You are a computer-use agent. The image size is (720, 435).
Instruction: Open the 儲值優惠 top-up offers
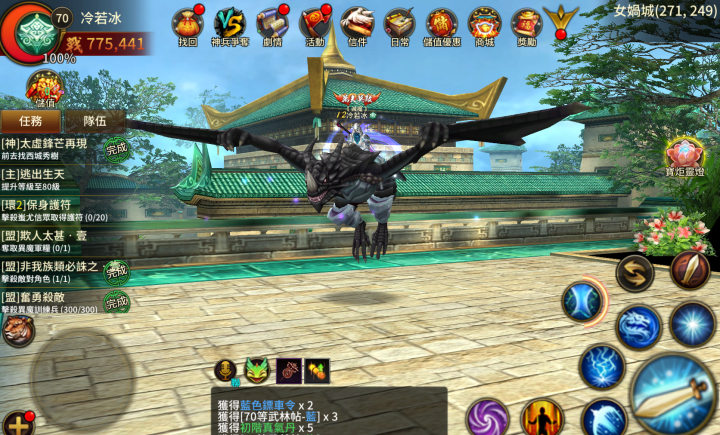[442, 24]
